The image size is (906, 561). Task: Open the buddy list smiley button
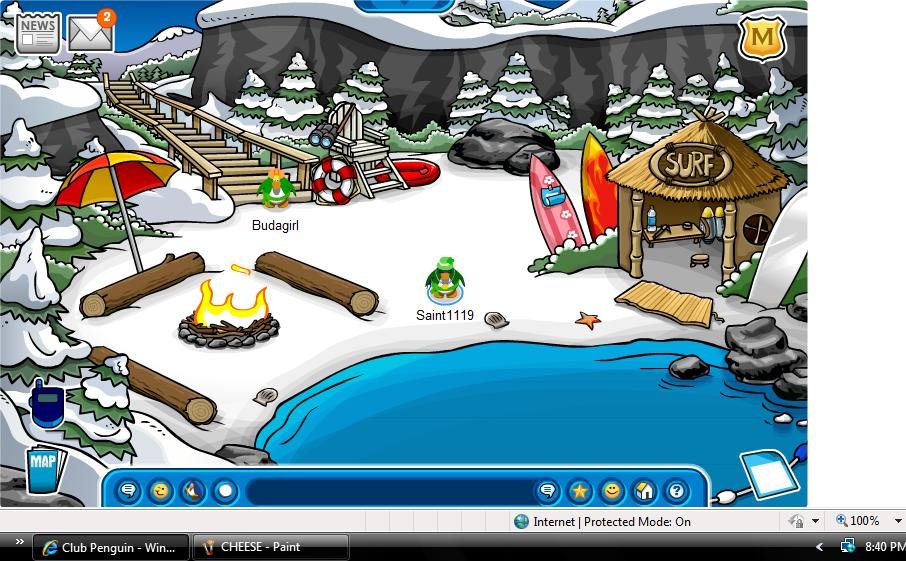612,491
